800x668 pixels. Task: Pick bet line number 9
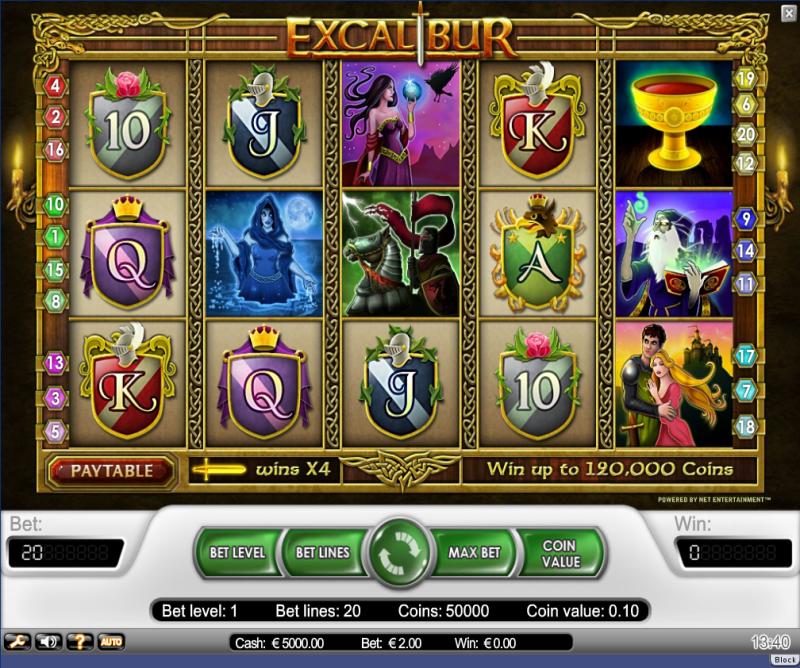(x=745, y=218)
